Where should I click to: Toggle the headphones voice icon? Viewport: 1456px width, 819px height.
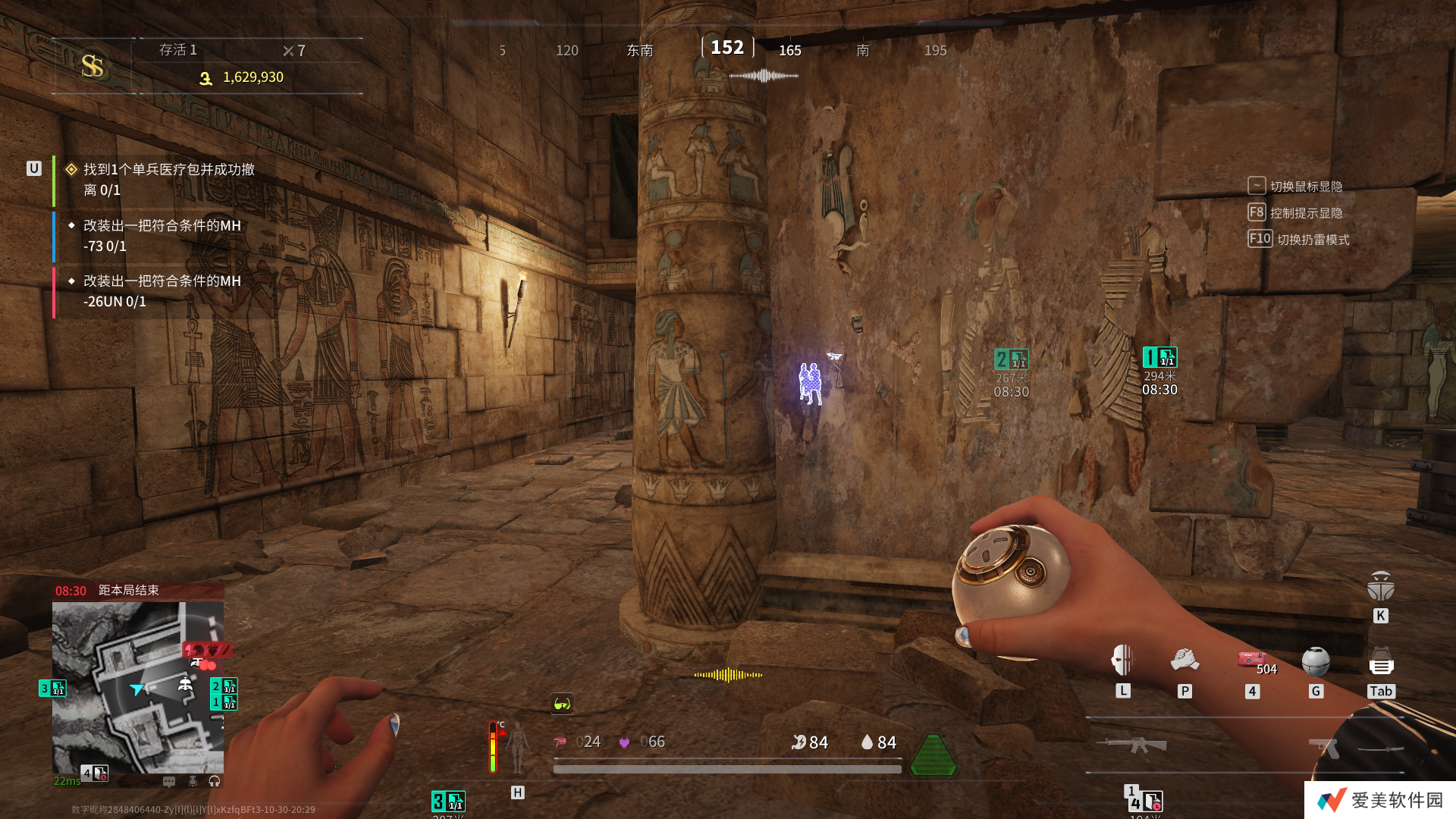point(215,781)
